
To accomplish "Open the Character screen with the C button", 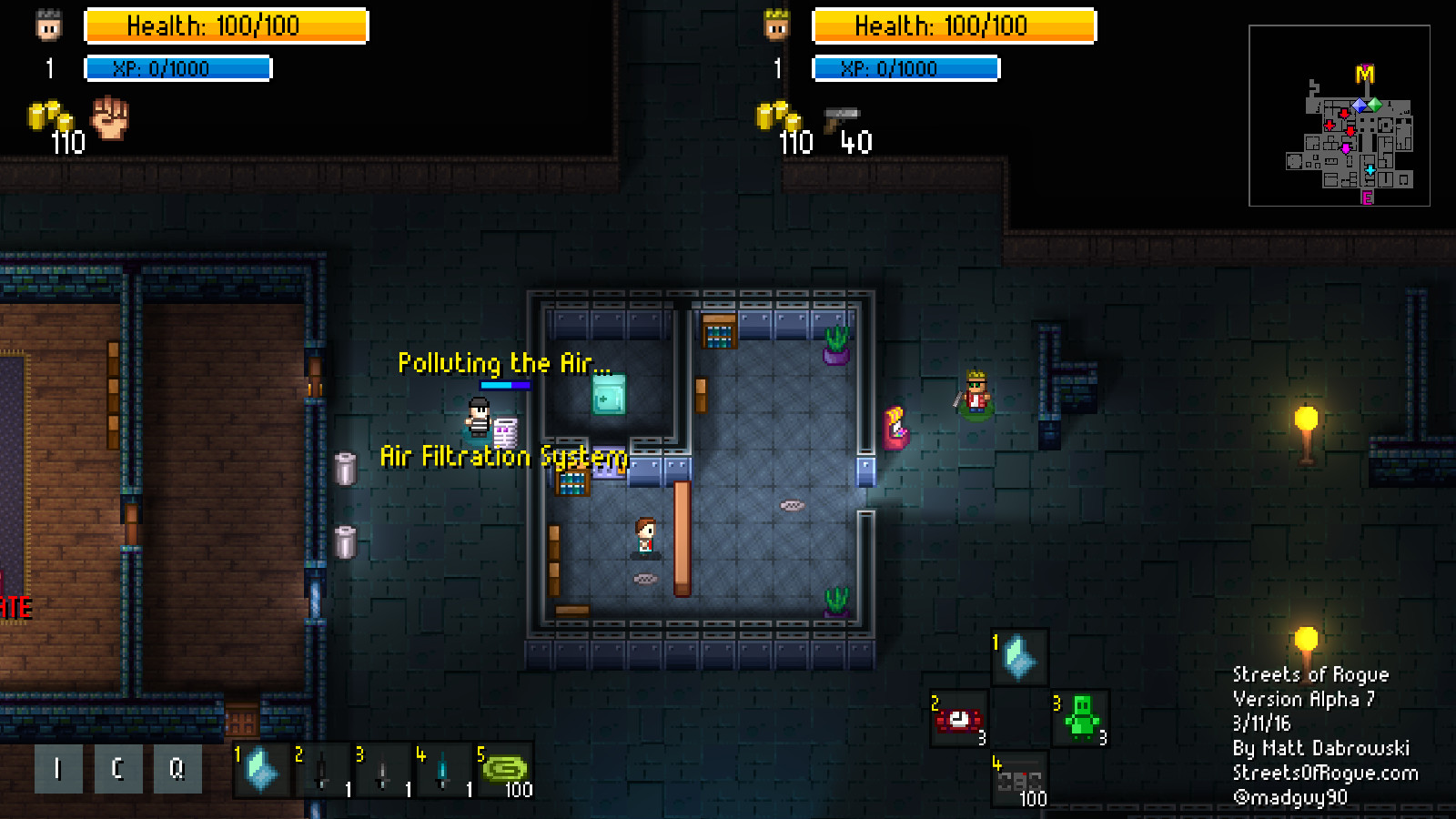I will (x=116, y=769).
